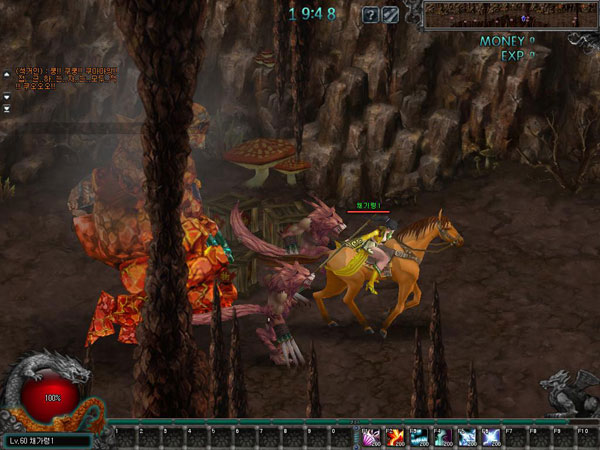This screenshot has height=450, width=600.
Task: Click the gargoyle statue ornament button
Action: point(567,390)
